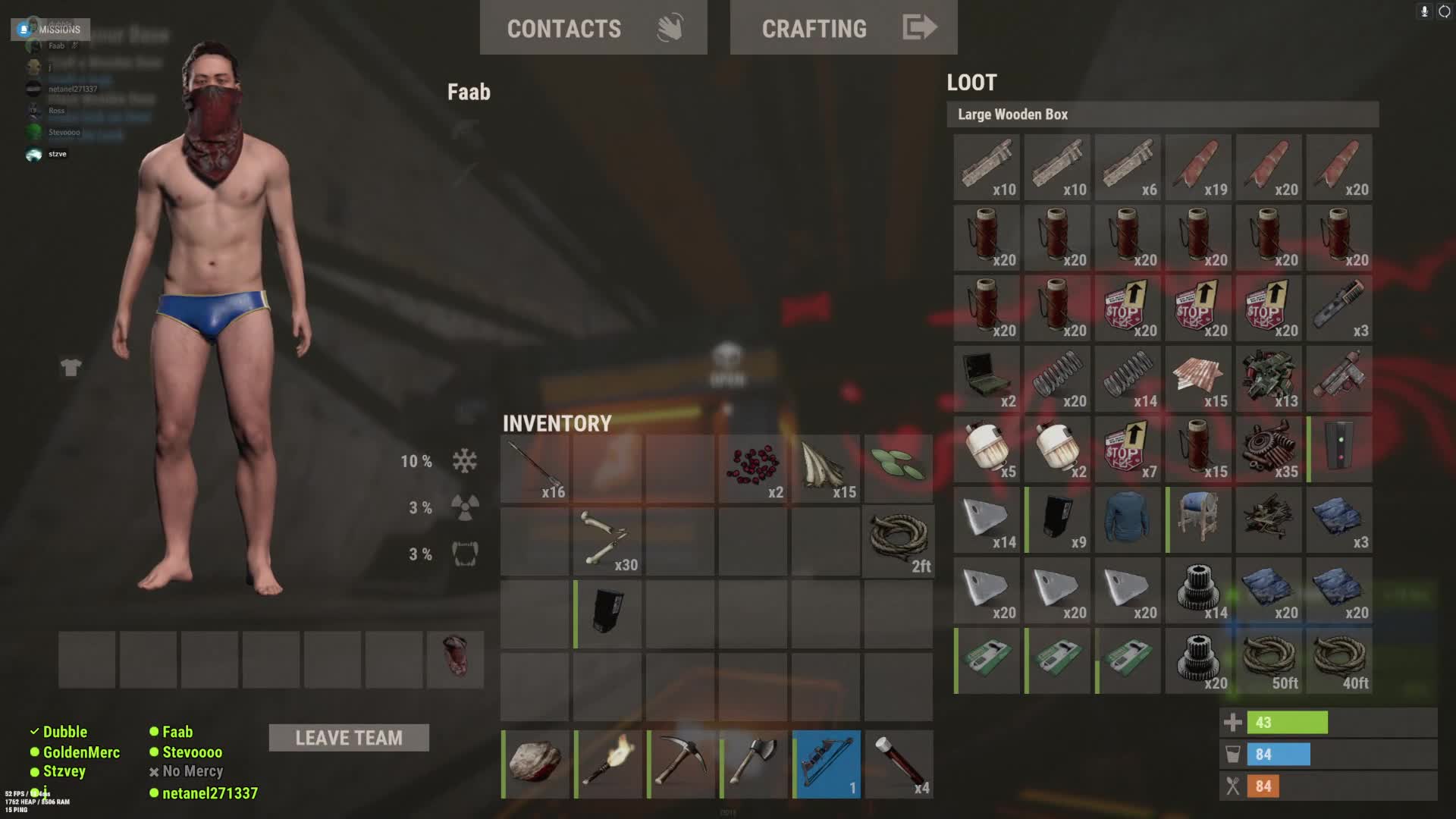Click the bone fragments stack of 30
This screenshot has height=819, width=1456.
coord(608,541)
